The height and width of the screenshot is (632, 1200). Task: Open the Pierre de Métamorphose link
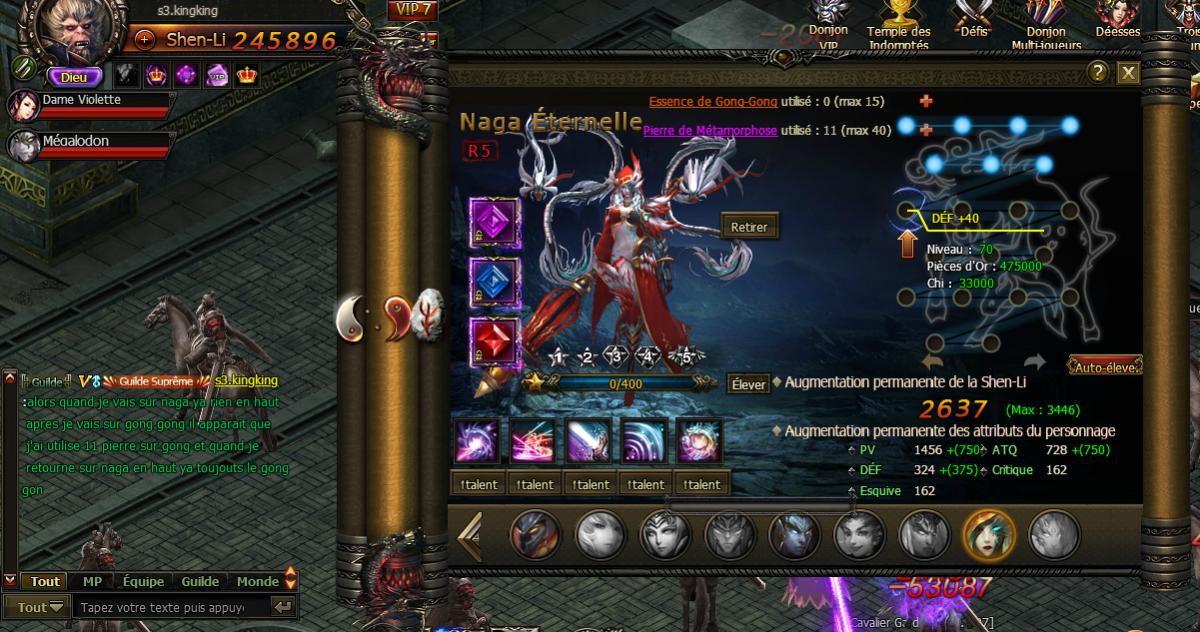710,130
